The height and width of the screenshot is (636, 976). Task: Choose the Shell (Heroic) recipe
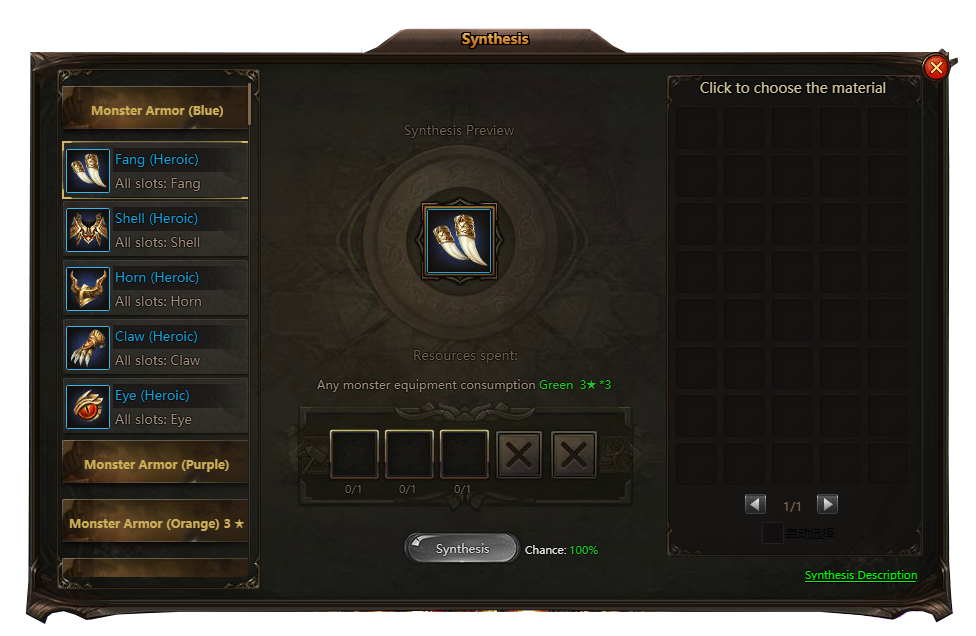156,230
